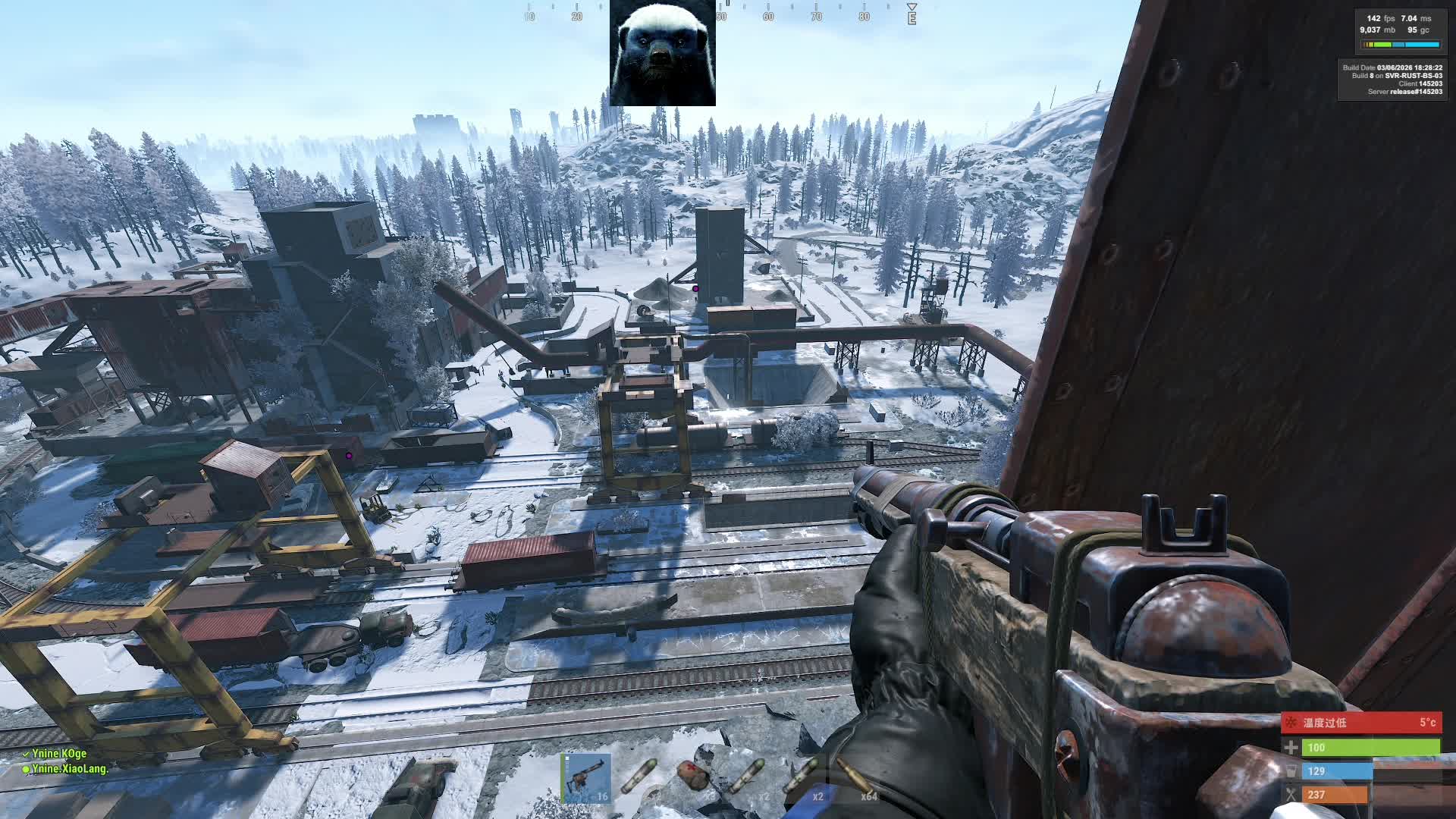Click the honey badger avatar overlay
This screenshot has height=819, width=1456.
[x=662, y=53]
